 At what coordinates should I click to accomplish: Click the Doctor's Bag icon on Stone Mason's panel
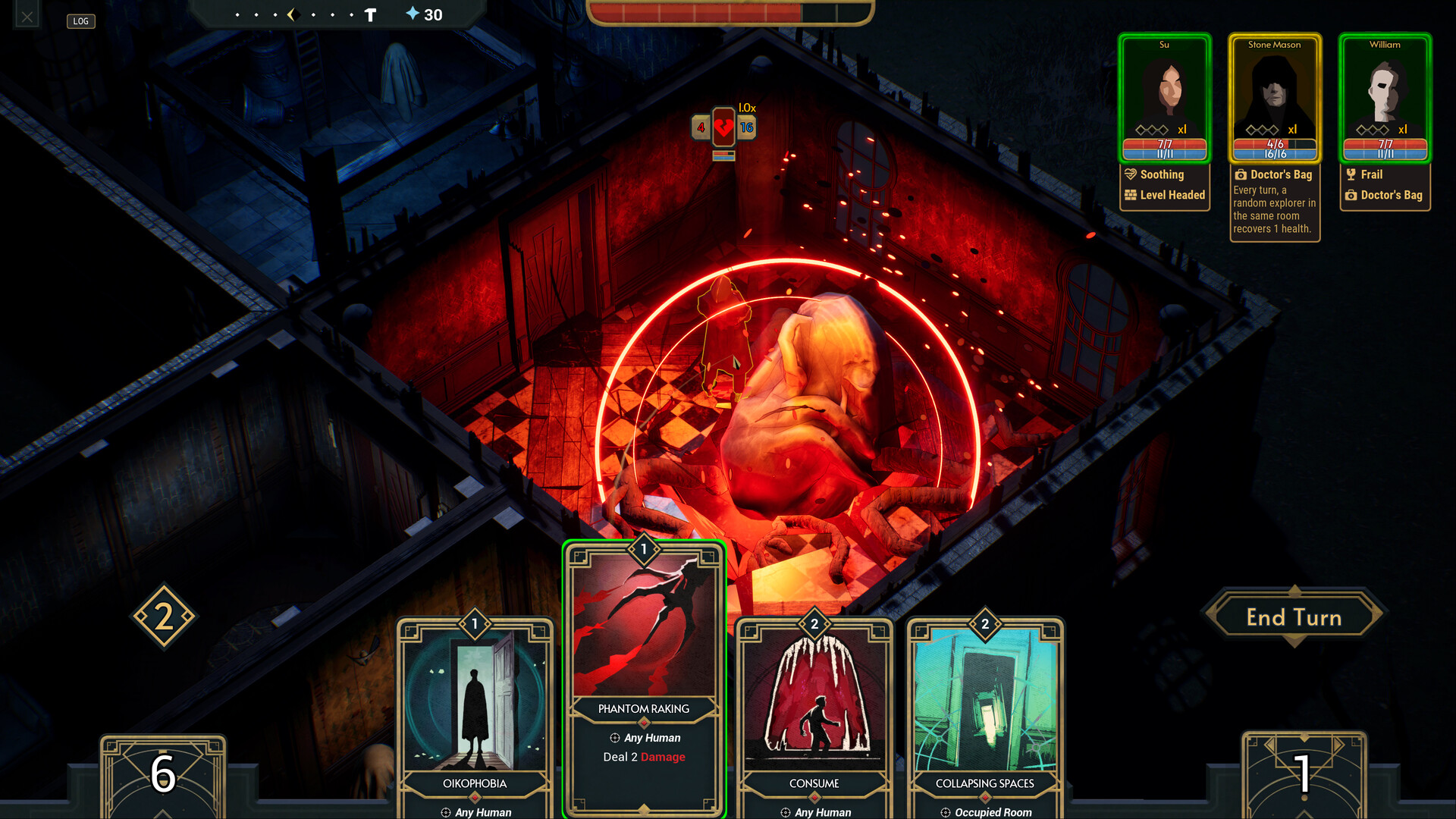(1241, 174)
